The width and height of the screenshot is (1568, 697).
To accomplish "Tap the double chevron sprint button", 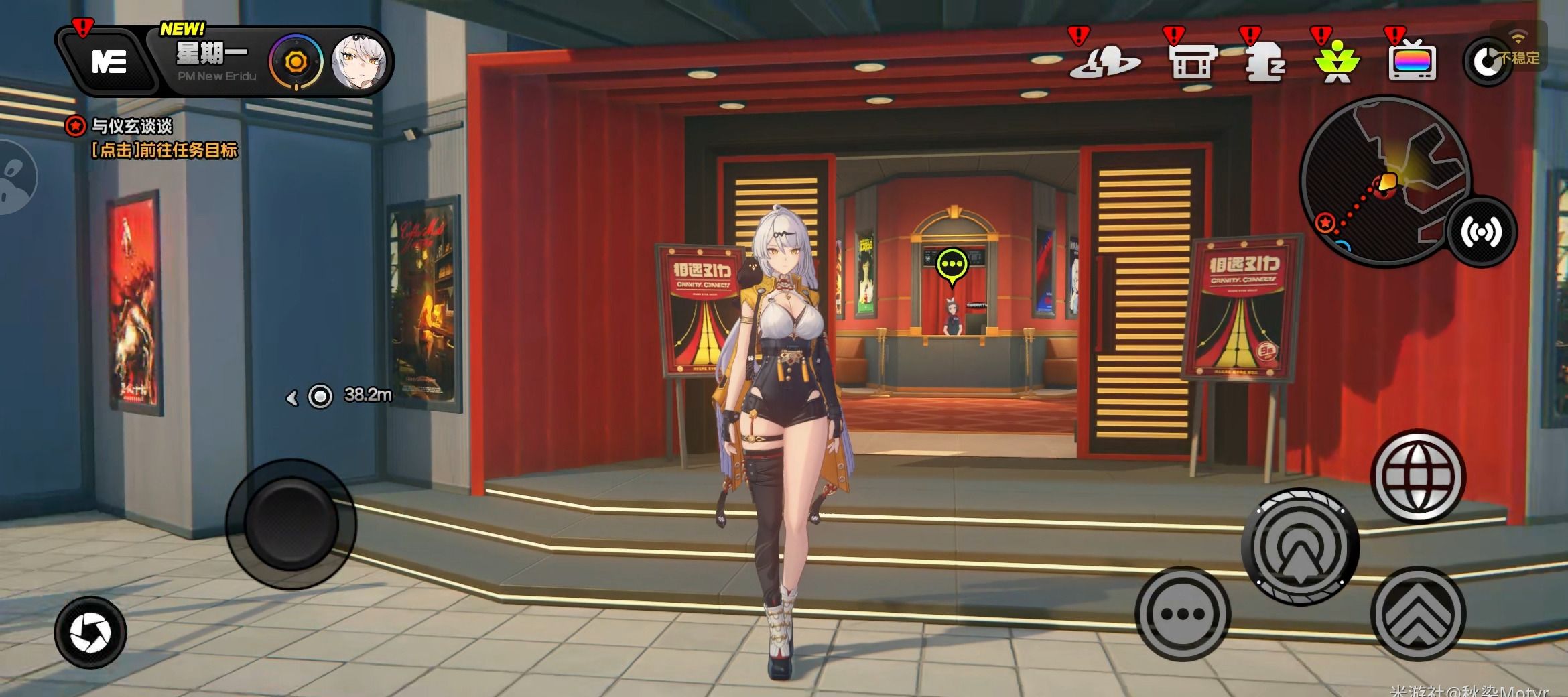I will tap(1418, 613).
